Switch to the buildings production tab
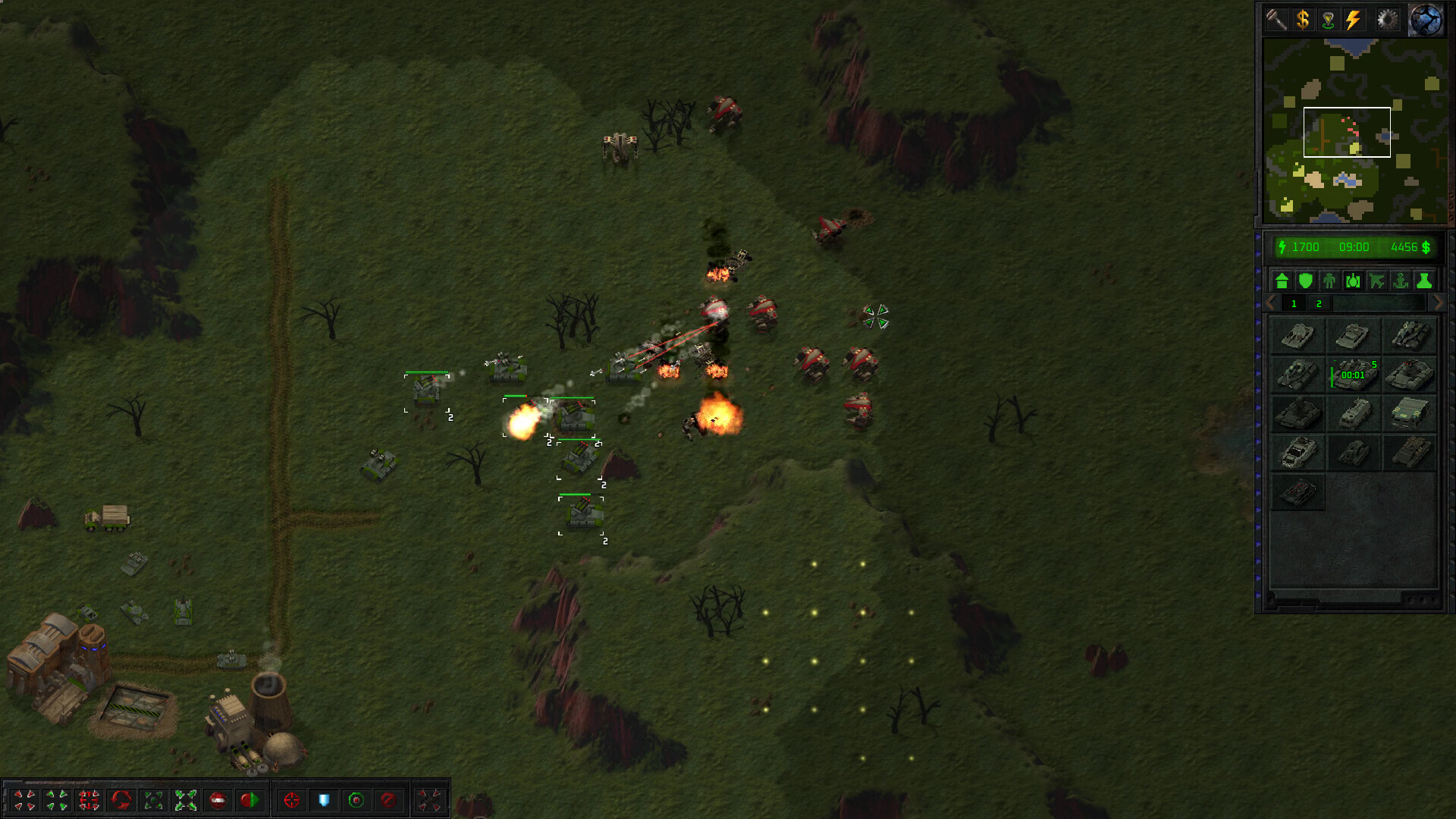This screenshot has width=1456, height=819. tap(1282, 281)
